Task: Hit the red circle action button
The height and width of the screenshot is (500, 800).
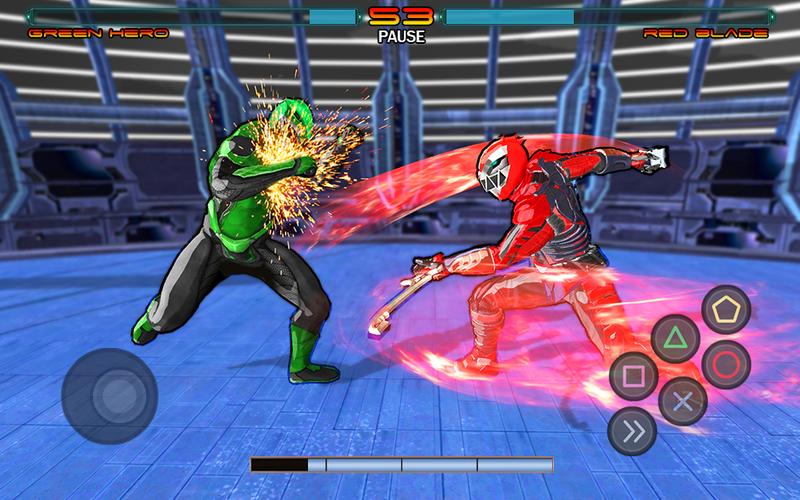Action: coord(725,364)
